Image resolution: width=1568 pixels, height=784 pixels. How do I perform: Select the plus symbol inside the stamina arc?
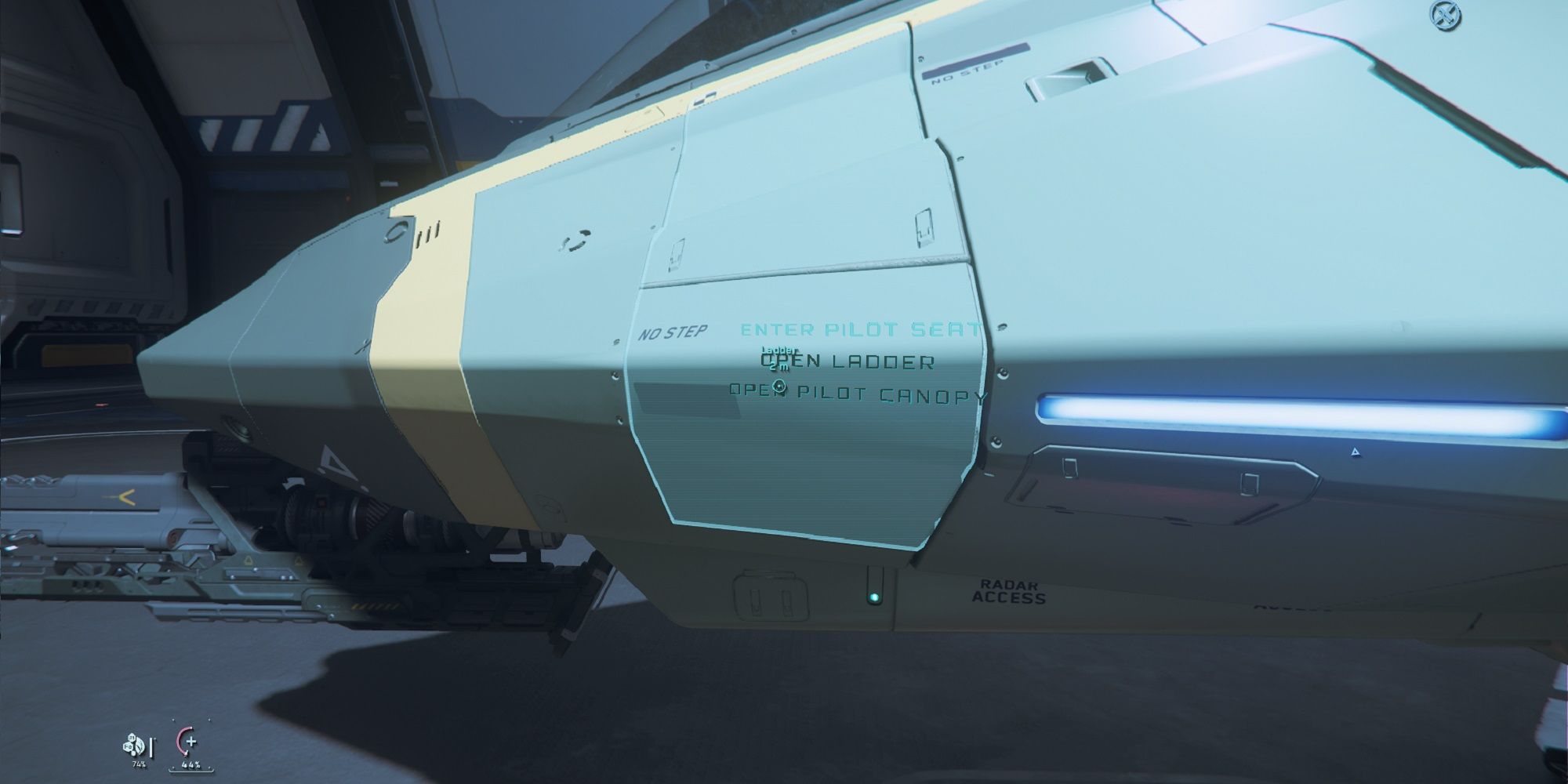[191, 742]
